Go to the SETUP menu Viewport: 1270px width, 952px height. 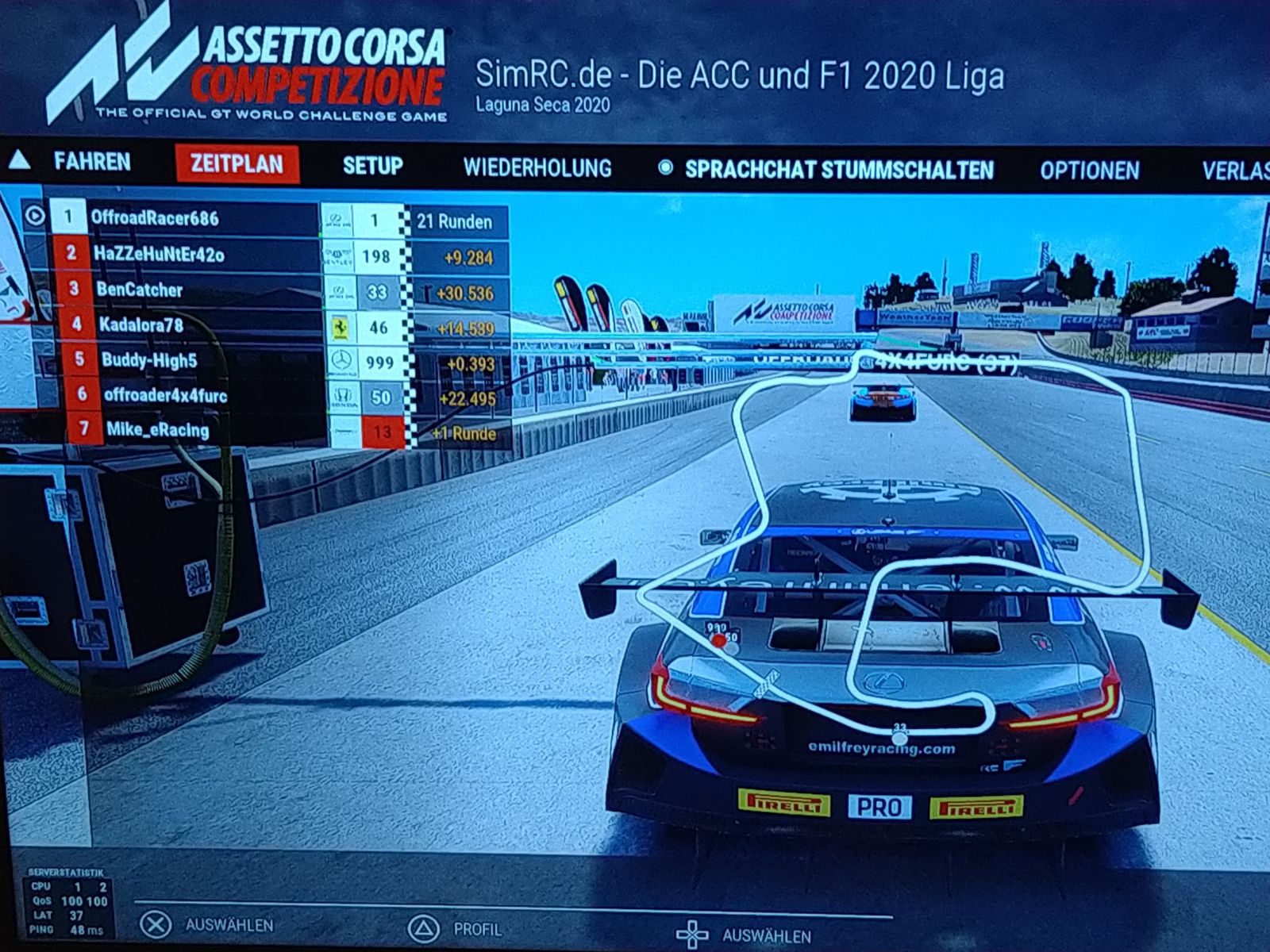pyautogui.click(x=372, y=166)
